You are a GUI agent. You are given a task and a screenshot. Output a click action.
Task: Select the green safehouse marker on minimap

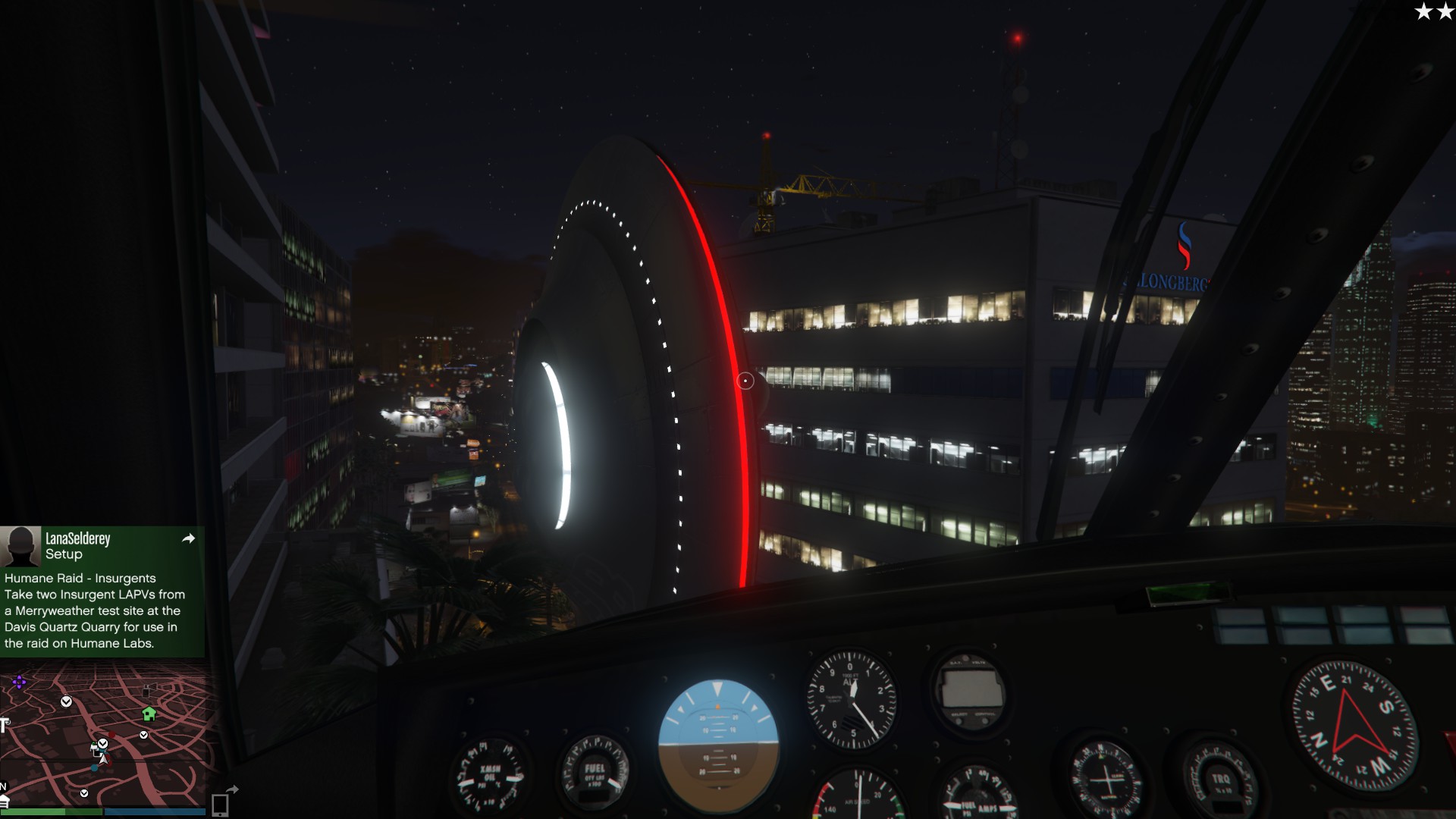(x=149, y=714)
